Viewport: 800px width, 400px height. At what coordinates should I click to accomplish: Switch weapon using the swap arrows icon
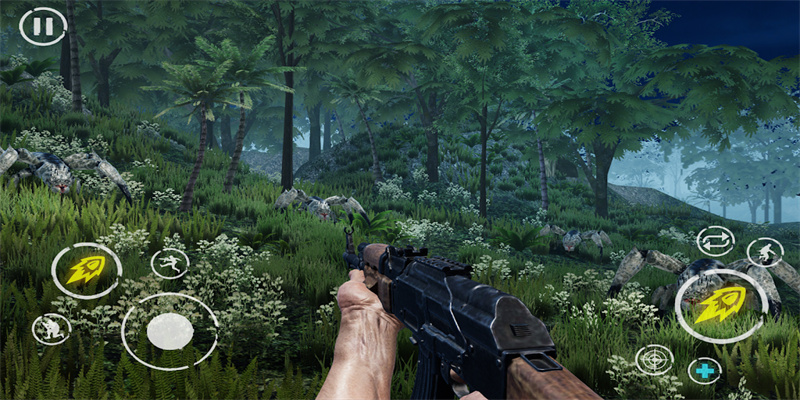click(x=715, y=241)
